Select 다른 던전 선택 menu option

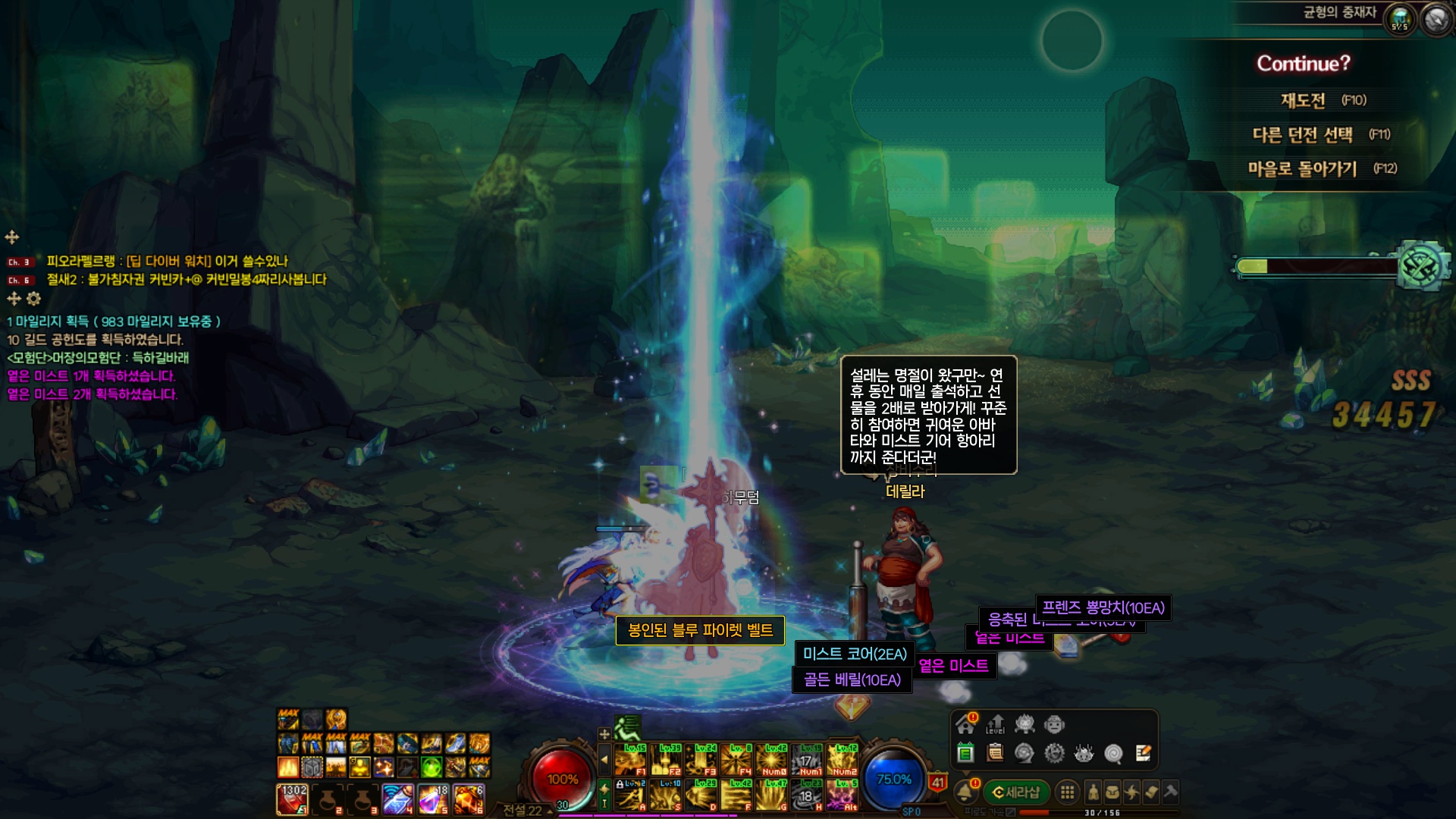[x=1302, y=135]
